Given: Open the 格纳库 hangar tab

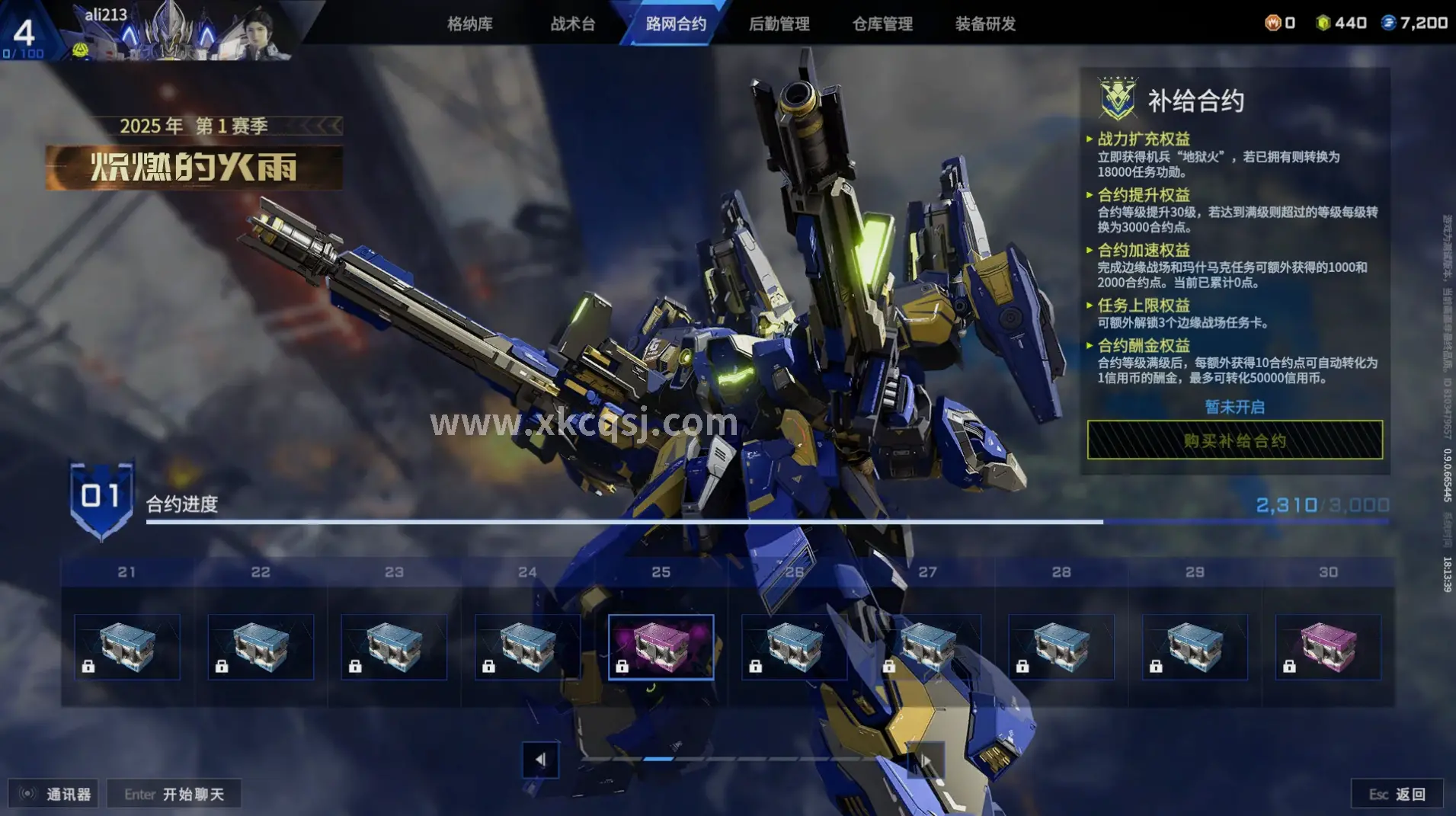Looking at the screenshot, I should [x=469, y=24].
